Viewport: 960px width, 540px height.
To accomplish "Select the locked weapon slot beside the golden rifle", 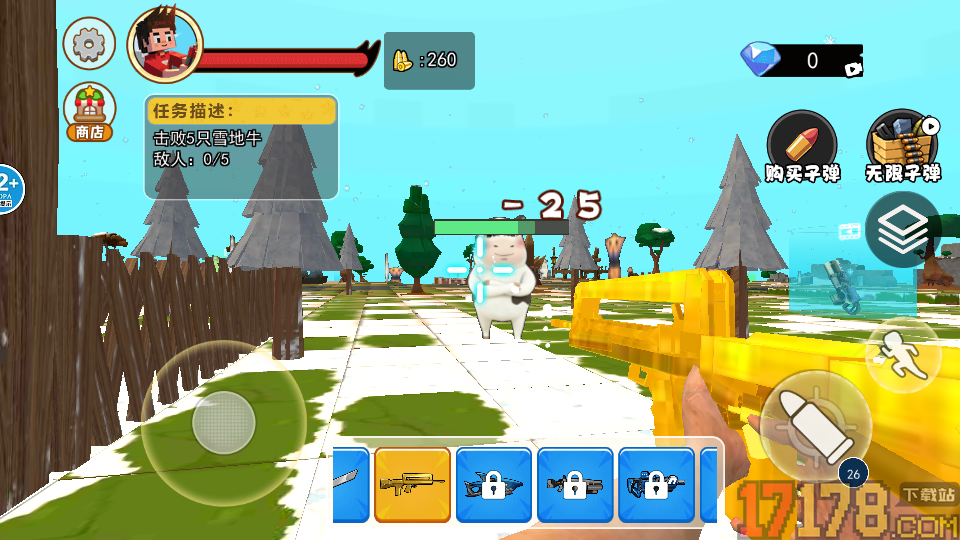I will coord(493,485).
